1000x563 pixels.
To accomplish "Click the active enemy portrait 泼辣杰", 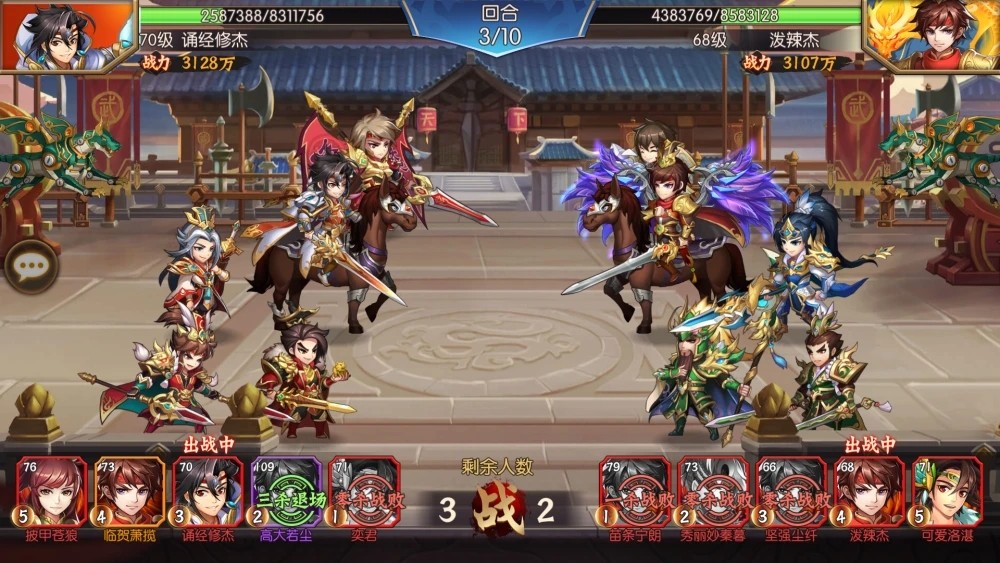I will click(869, 491).
